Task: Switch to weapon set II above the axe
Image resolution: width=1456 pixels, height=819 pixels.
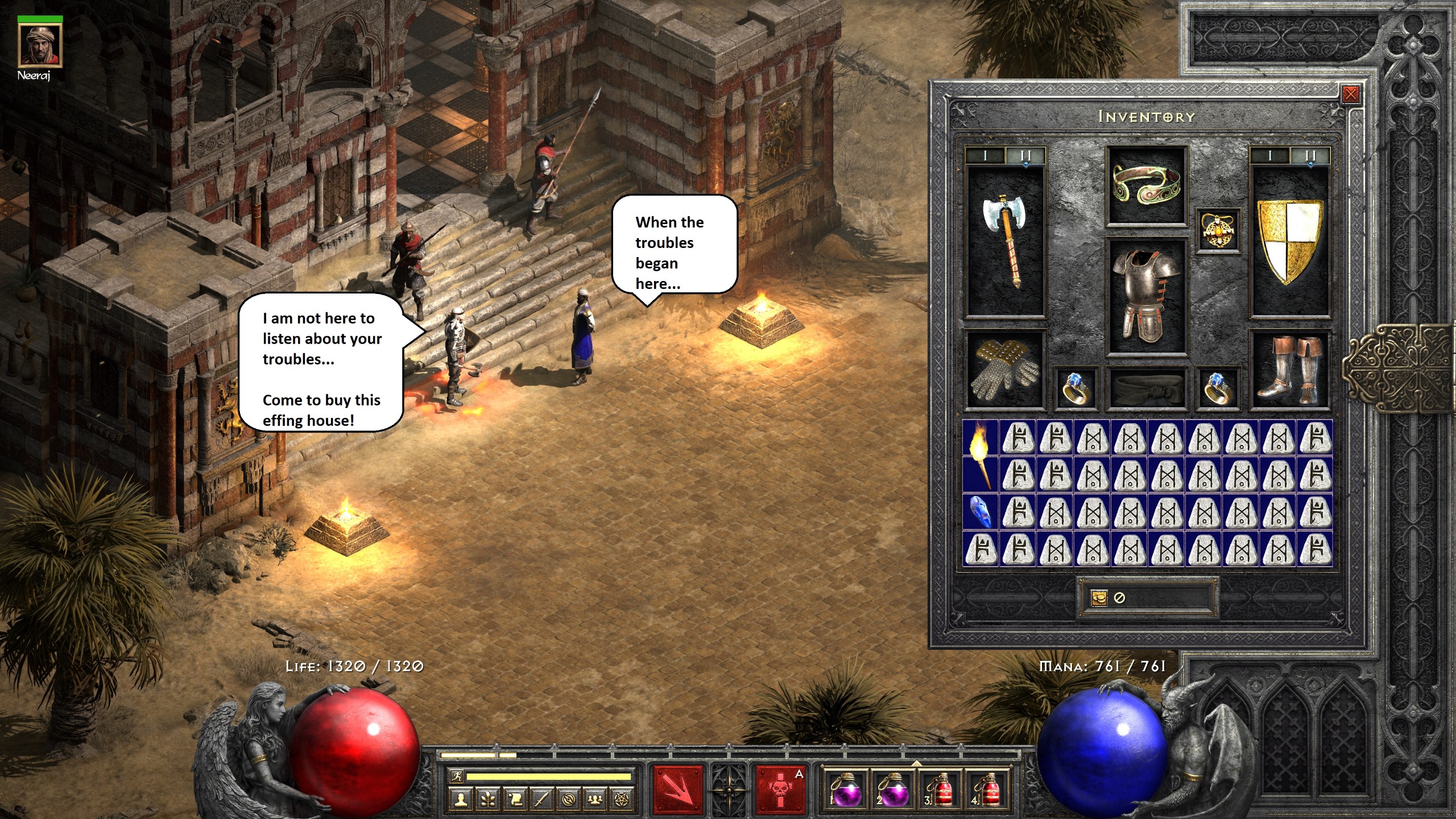Action: (x=1025, y=155)
